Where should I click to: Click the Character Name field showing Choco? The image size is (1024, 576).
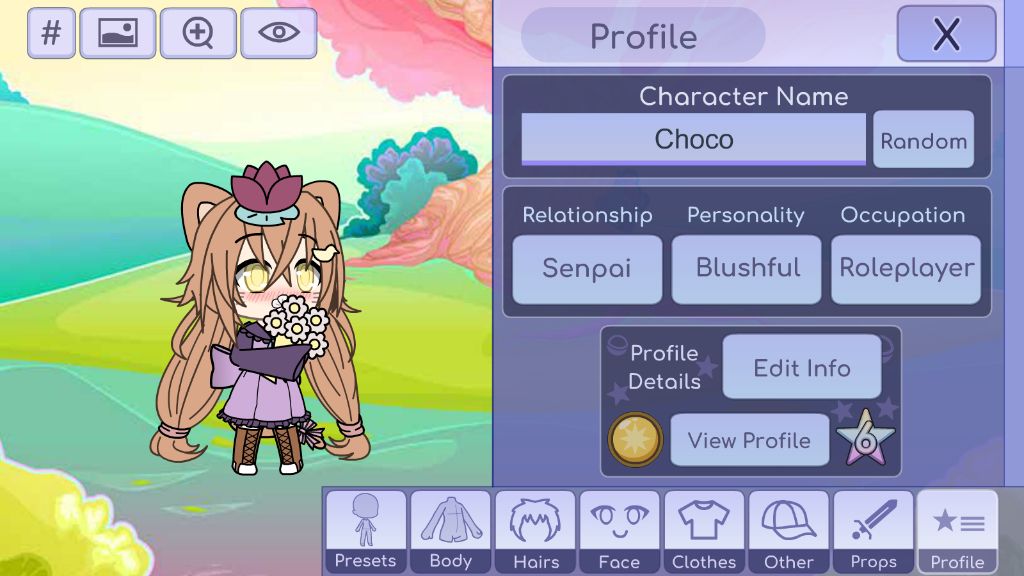point(693,139)
